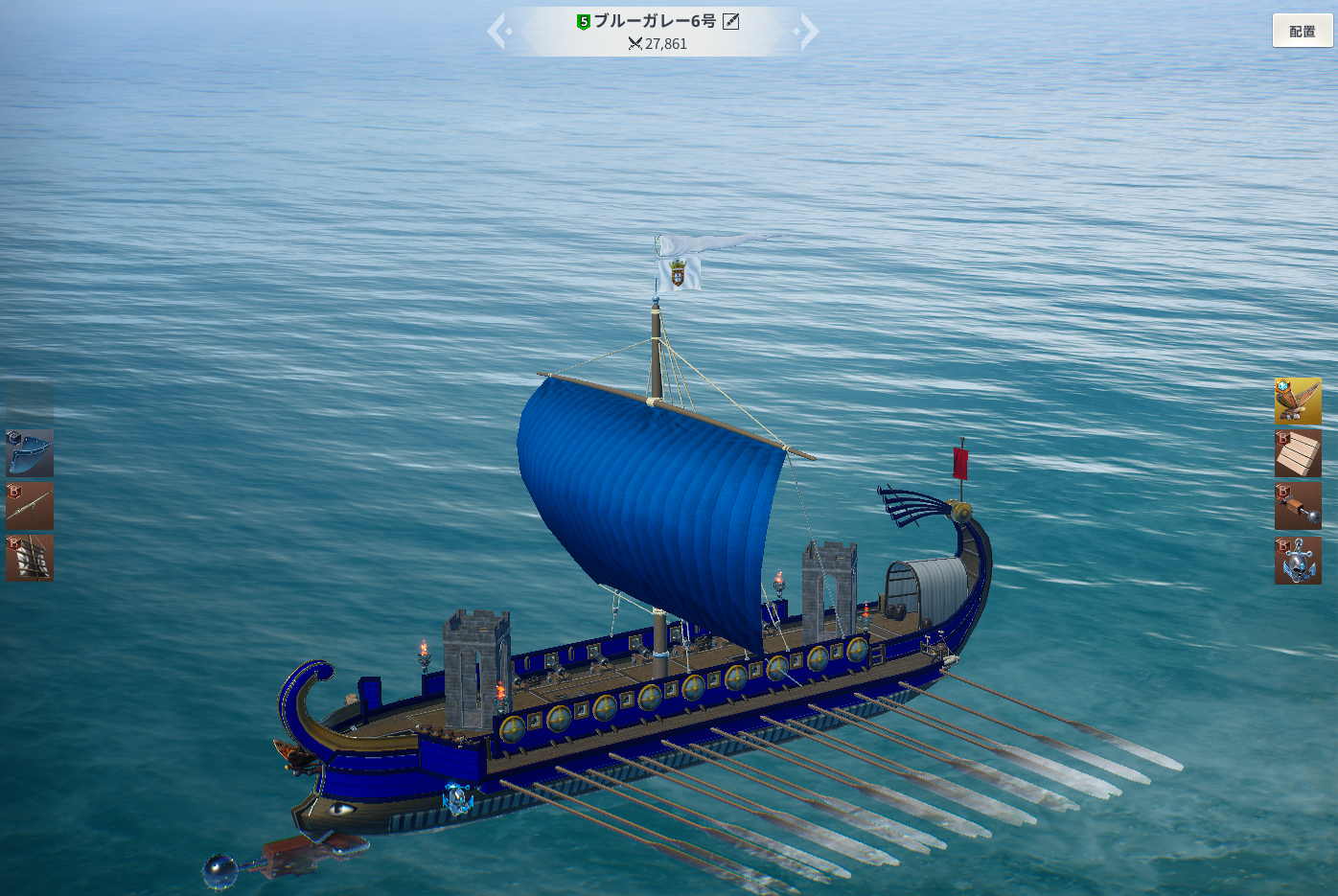The width and height of the screenshot is (1338, 896).
Task: Click the 配置 button
Action: coord(1302,31)
